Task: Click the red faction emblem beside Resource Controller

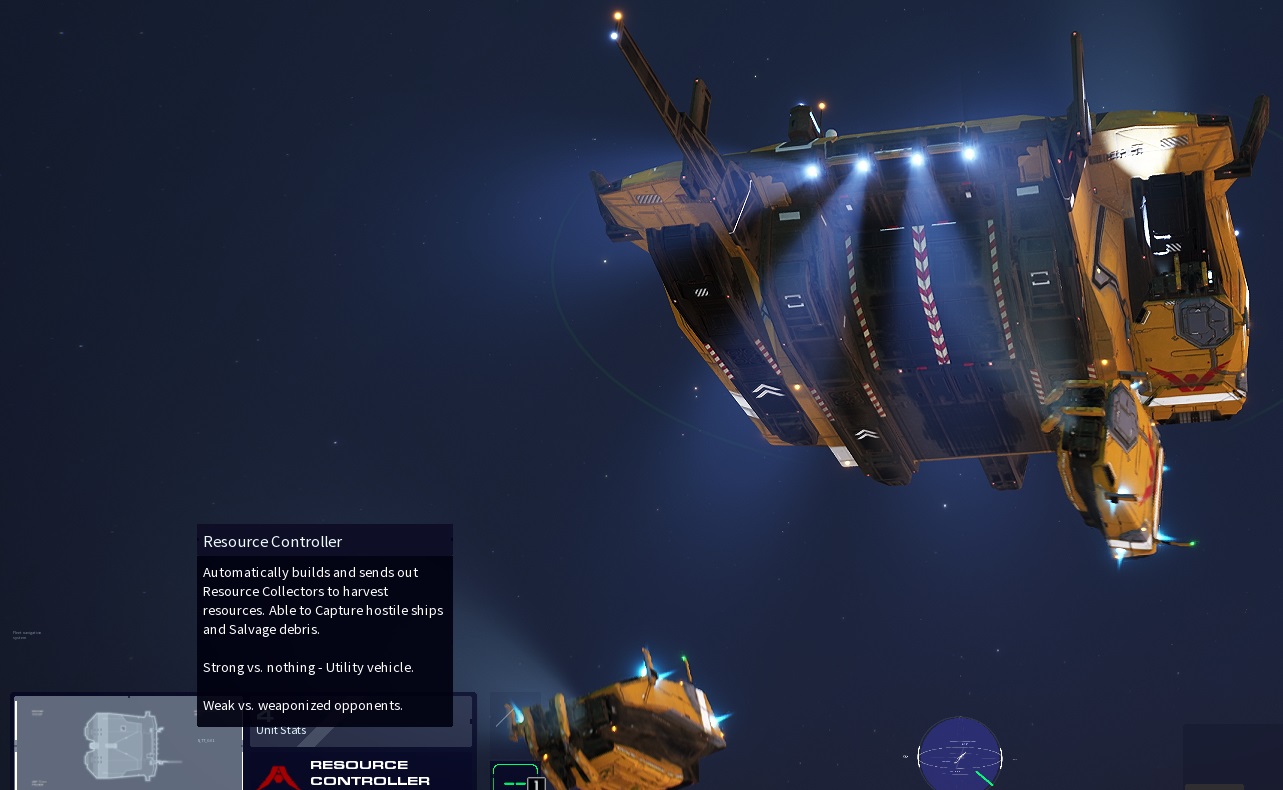Action: pyautogui.click(x=278, y=778)
